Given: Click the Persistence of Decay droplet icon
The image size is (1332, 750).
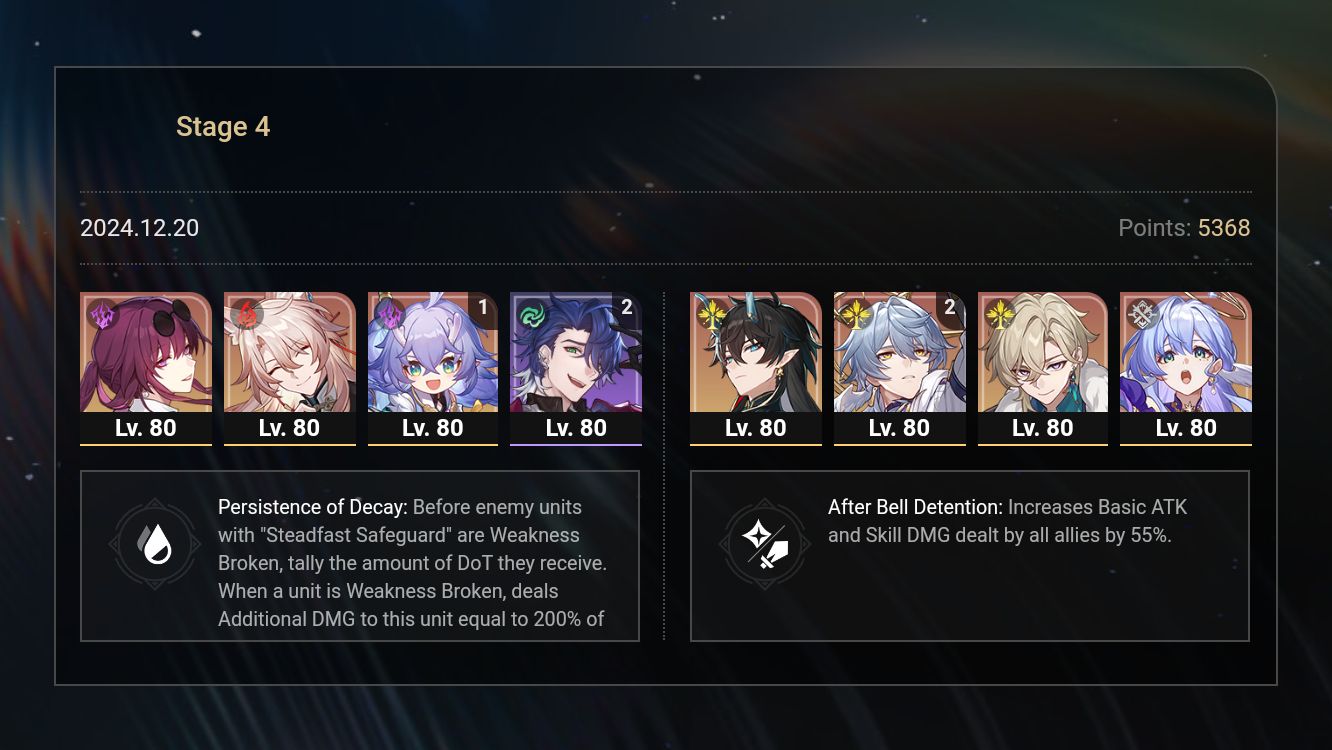Looking at the screenshot, I should tap(155, 545).
